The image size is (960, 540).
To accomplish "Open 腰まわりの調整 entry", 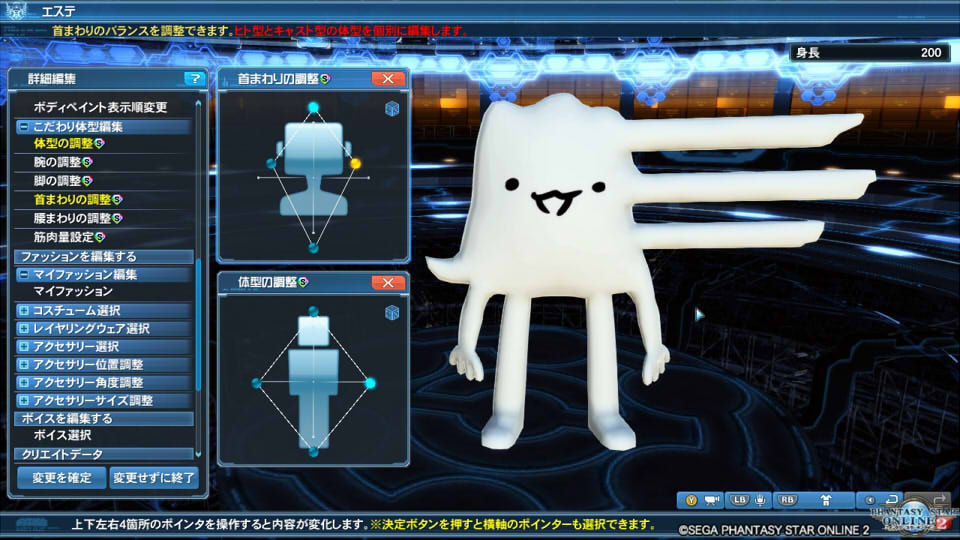I will [x=72, y=218].
